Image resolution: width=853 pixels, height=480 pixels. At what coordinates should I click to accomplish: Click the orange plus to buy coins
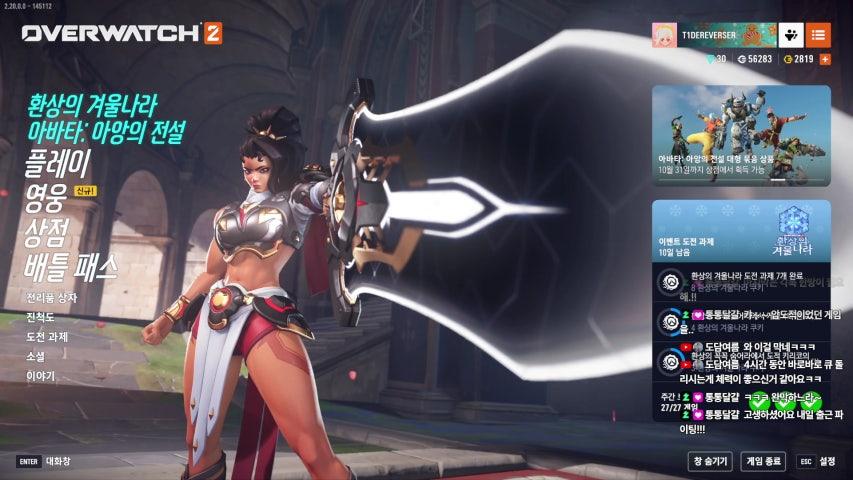pyautogui.click(x=825, y=59)
